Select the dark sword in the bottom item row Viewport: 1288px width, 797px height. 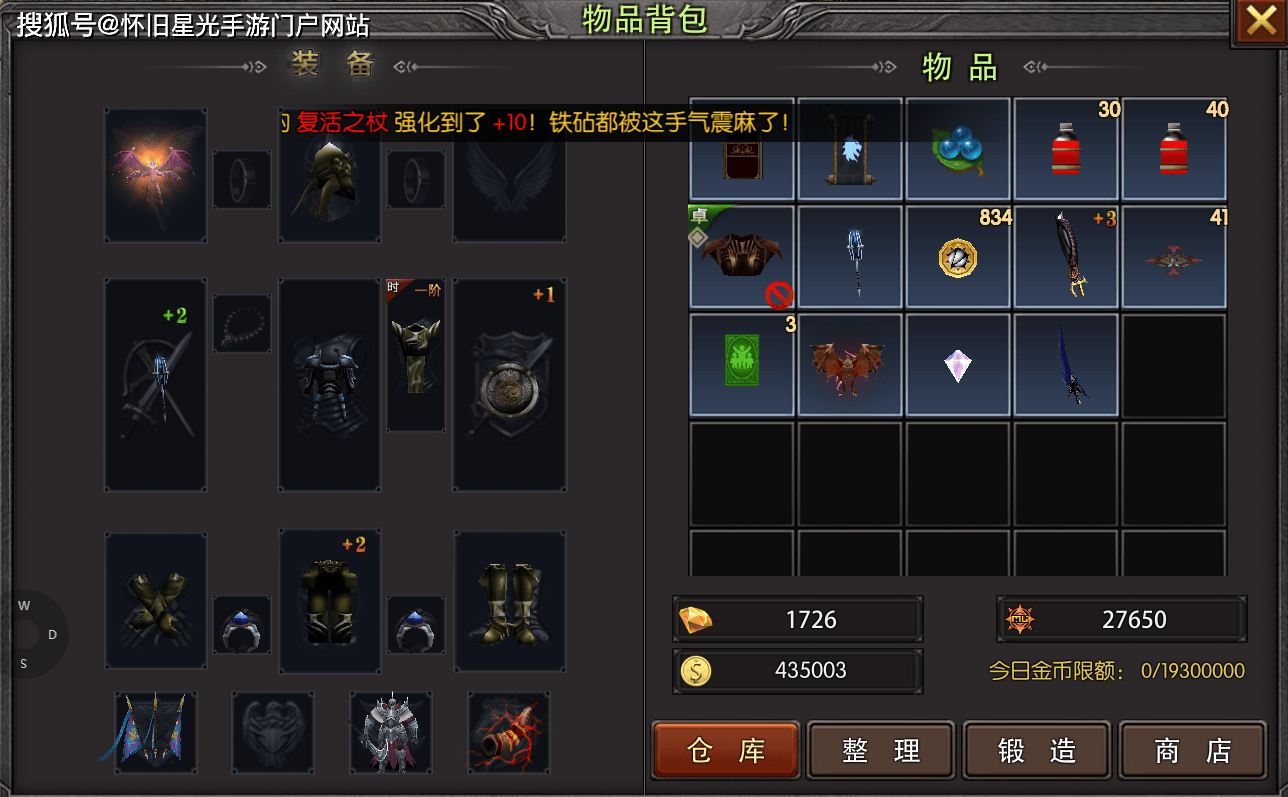[1066, 364]
